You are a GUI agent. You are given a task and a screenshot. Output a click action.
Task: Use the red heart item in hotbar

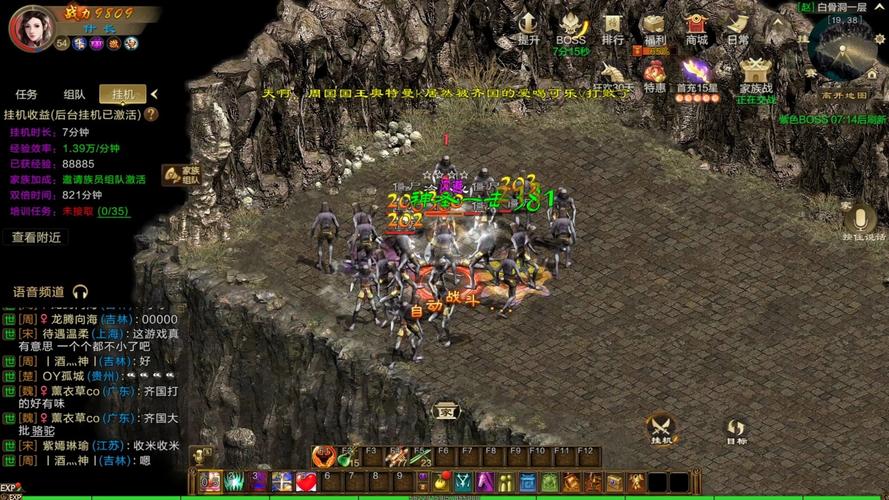306,482
